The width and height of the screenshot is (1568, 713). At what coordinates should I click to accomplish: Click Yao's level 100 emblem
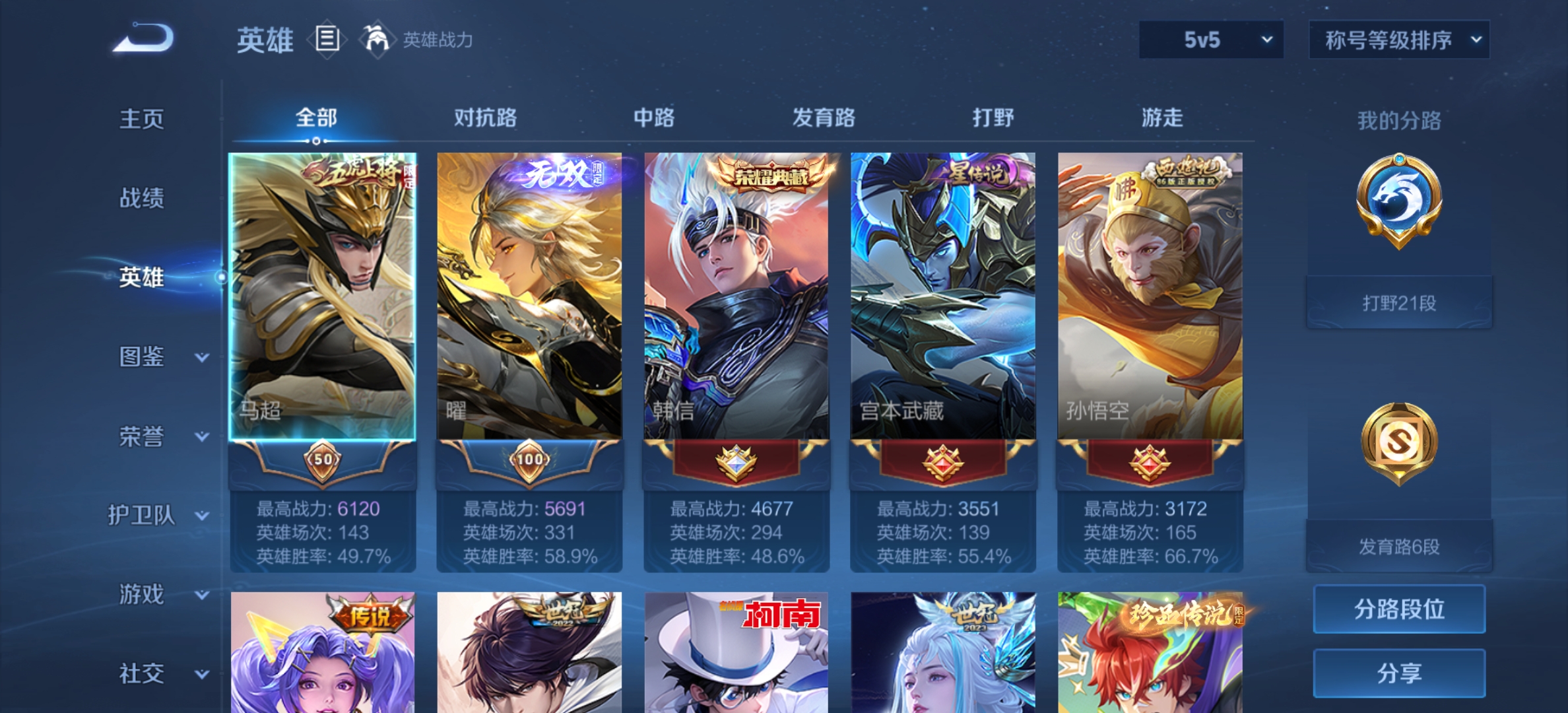[x=529, y=464]
